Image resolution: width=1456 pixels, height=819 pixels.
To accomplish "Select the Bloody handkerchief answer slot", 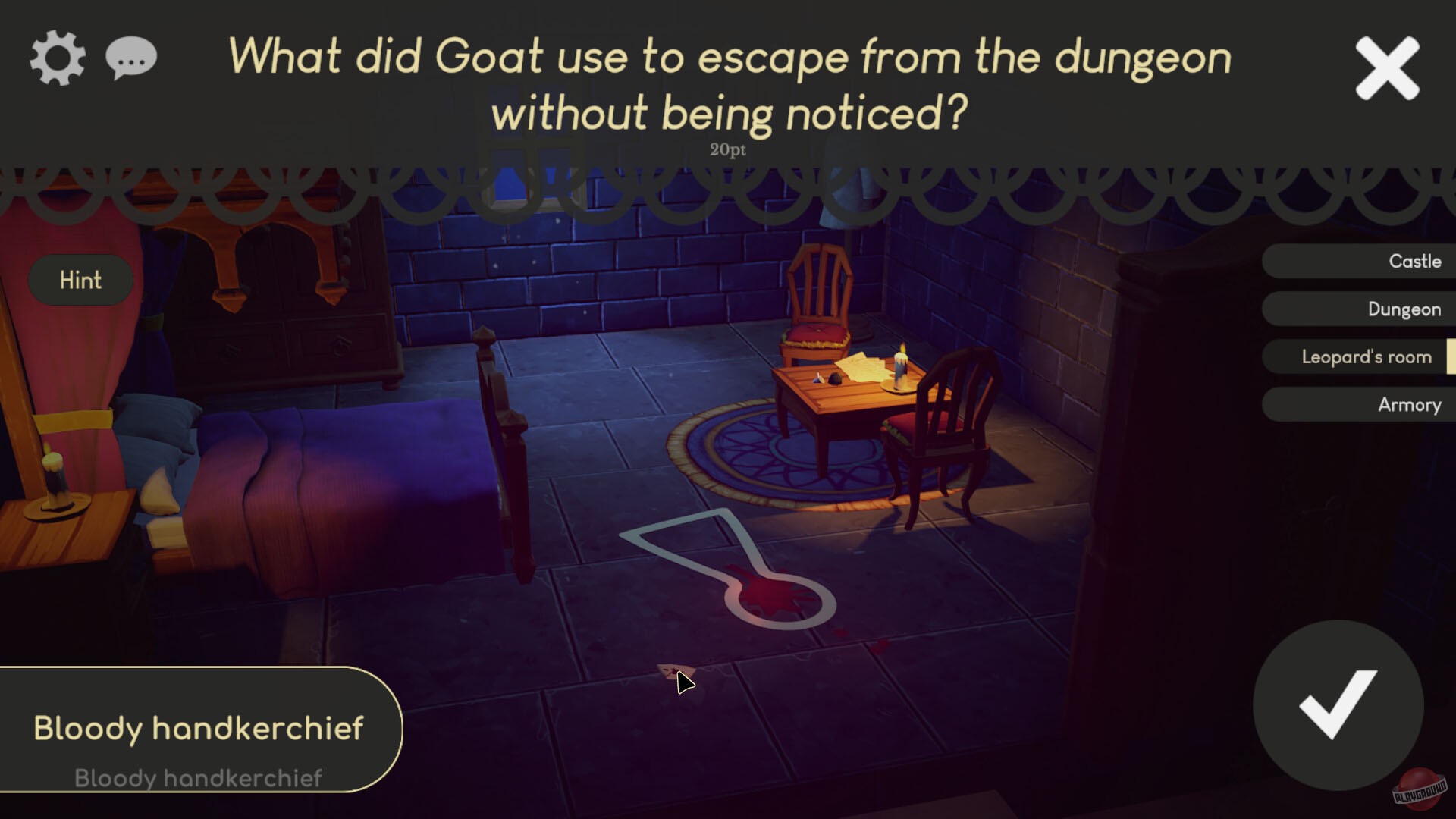I will [199, 726].
